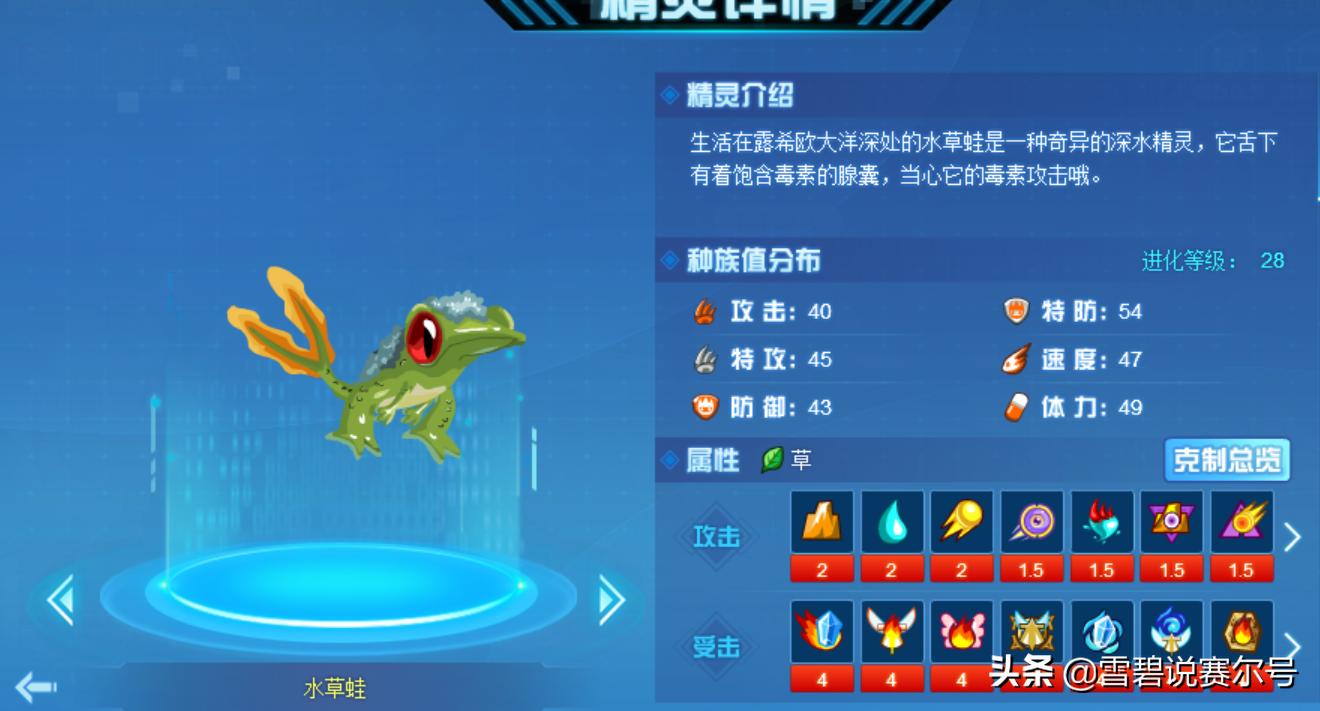
Task: Select the water droplet type icon
Action: coord(892,522)
